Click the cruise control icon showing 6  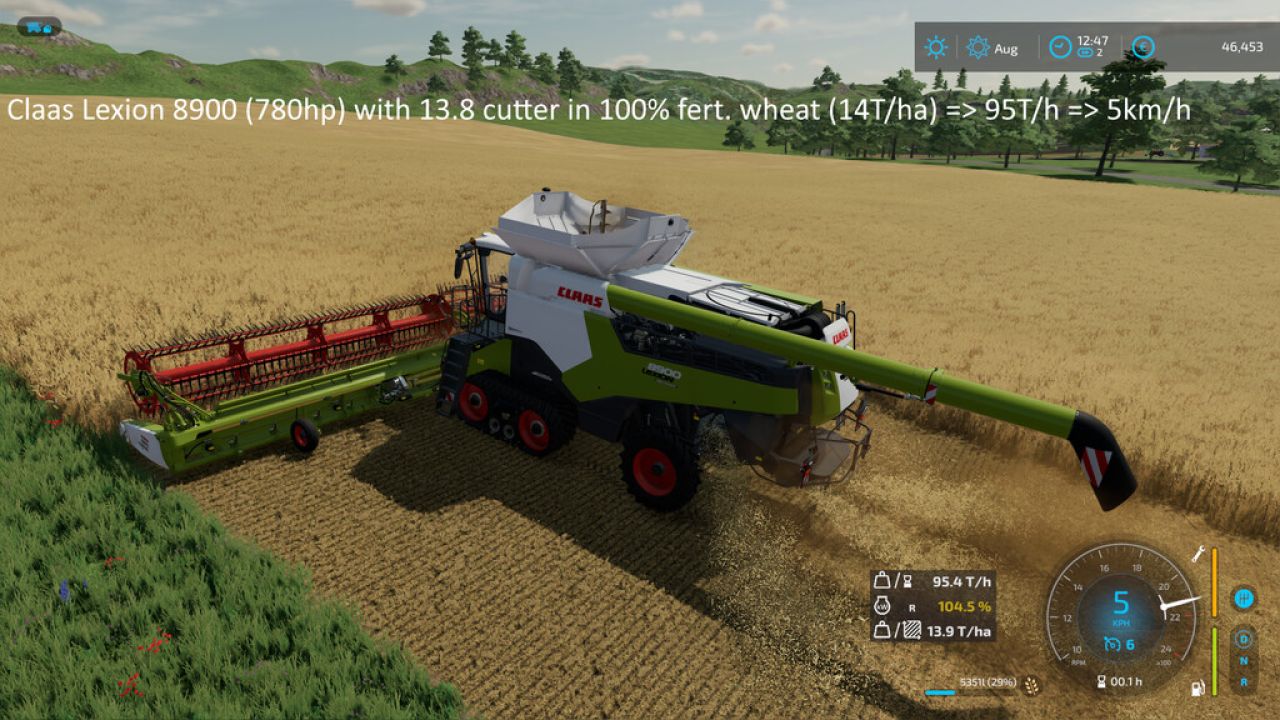tap(1115, 644)
